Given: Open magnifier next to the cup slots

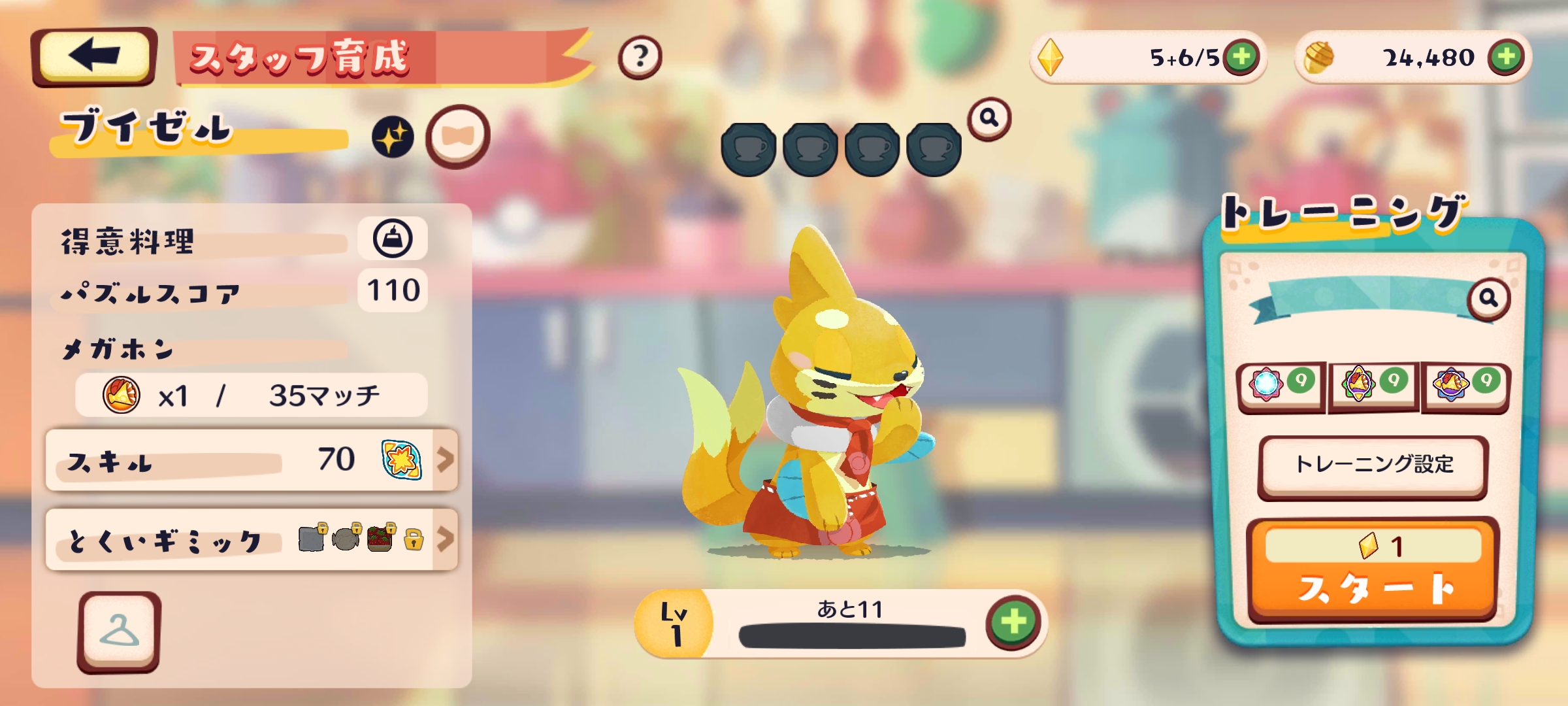Looking at the screenshot, I should pos(989,119).
